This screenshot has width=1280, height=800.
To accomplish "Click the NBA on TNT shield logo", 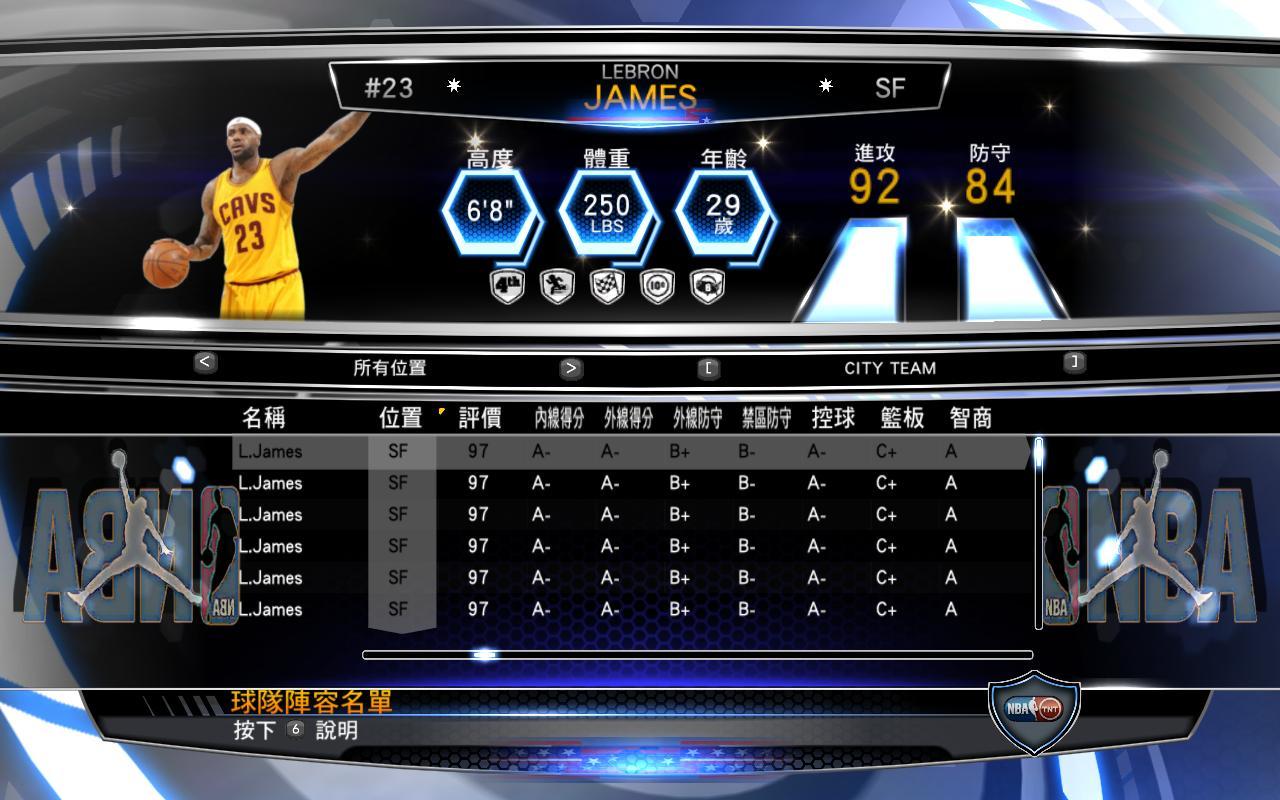I will point(1034,711).
